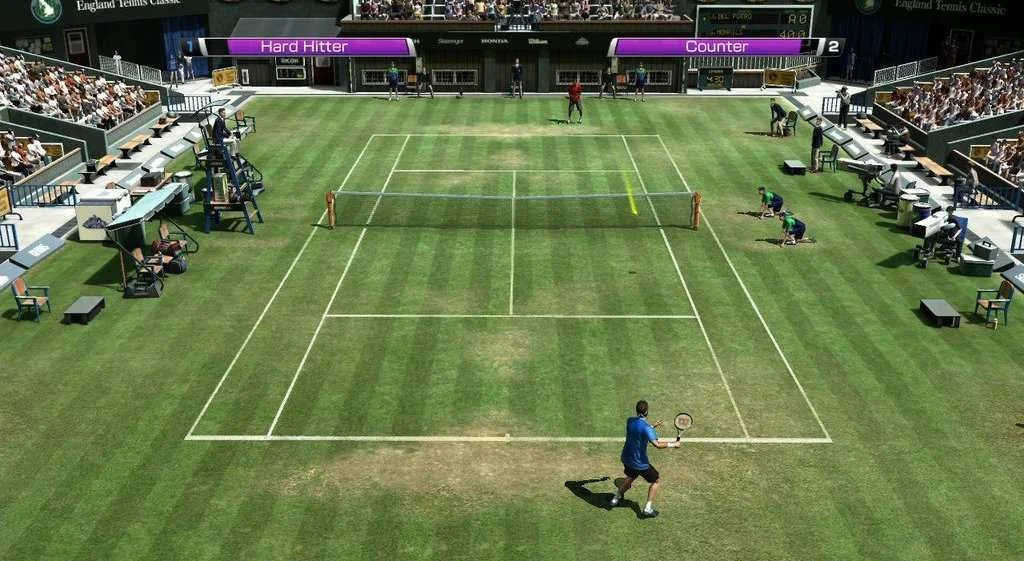Select the Counter play style banner
Image resolution: width=1024 pixels, height=561 pixels.
(x=716, y=47)
